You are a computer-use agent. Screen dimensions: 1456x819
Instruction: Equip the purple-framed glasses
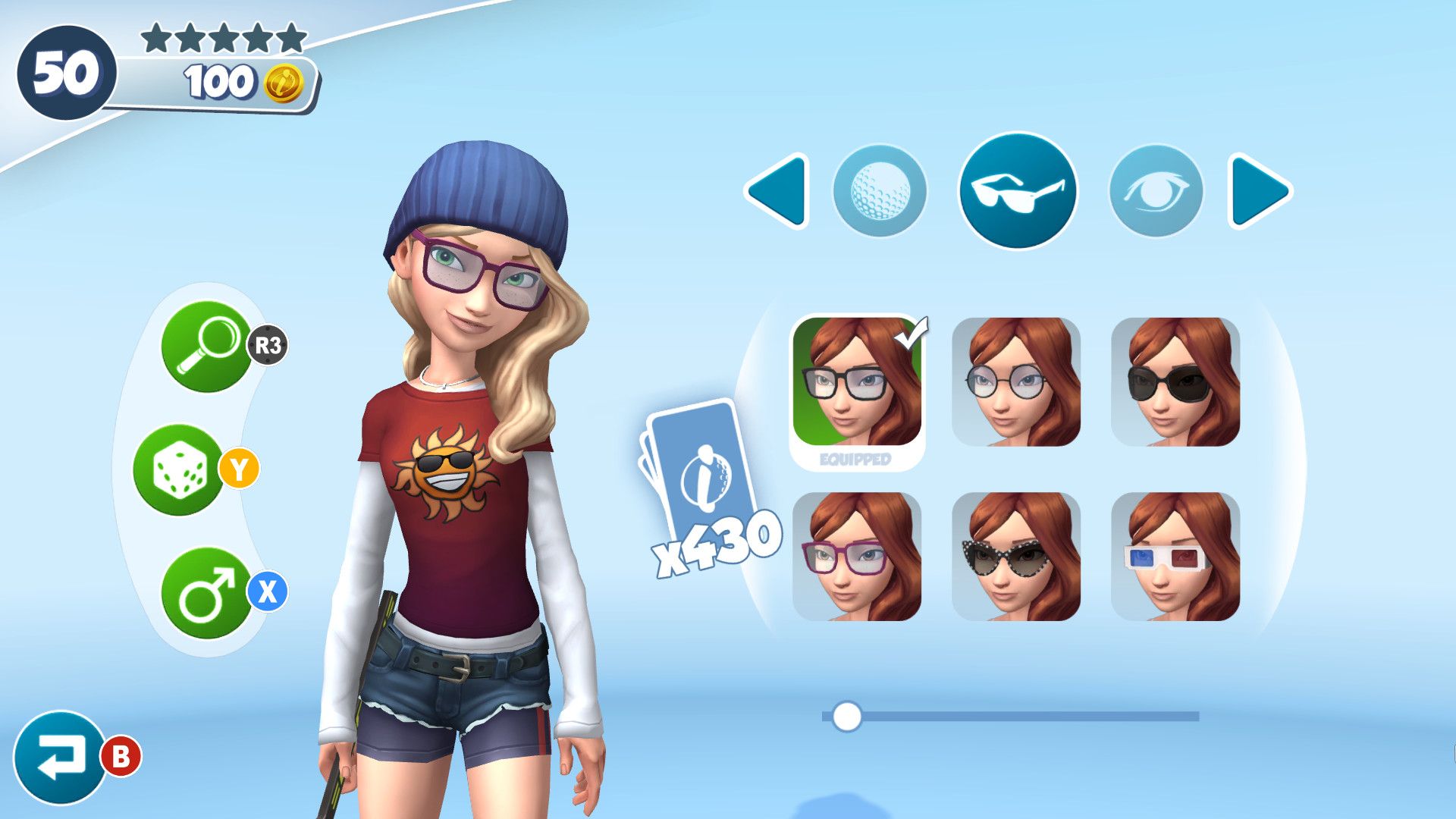[x=857, y=556]
